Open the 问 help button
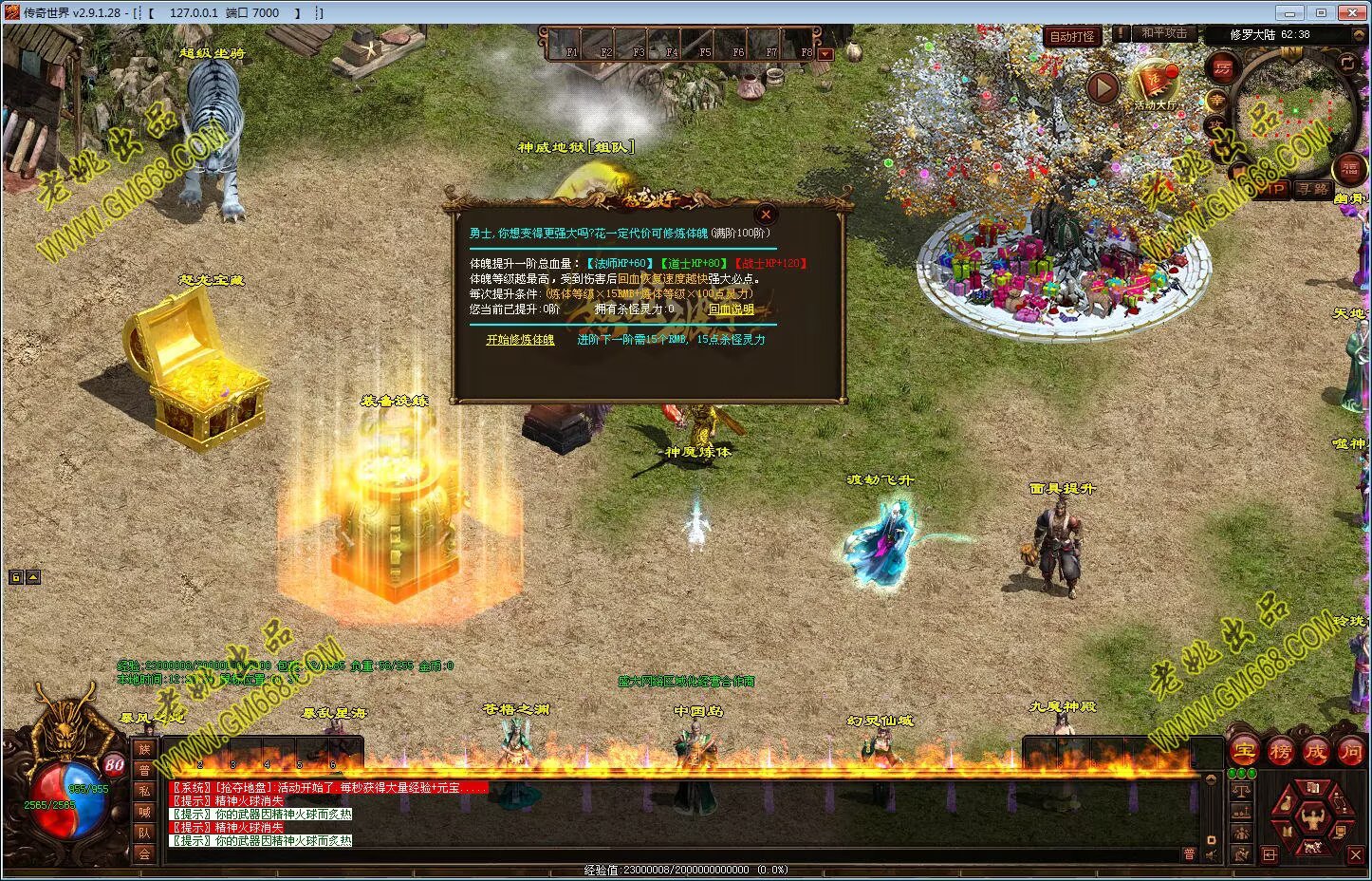The image size is (1372, 881). pyautogui.click(x=1351, y=751)
